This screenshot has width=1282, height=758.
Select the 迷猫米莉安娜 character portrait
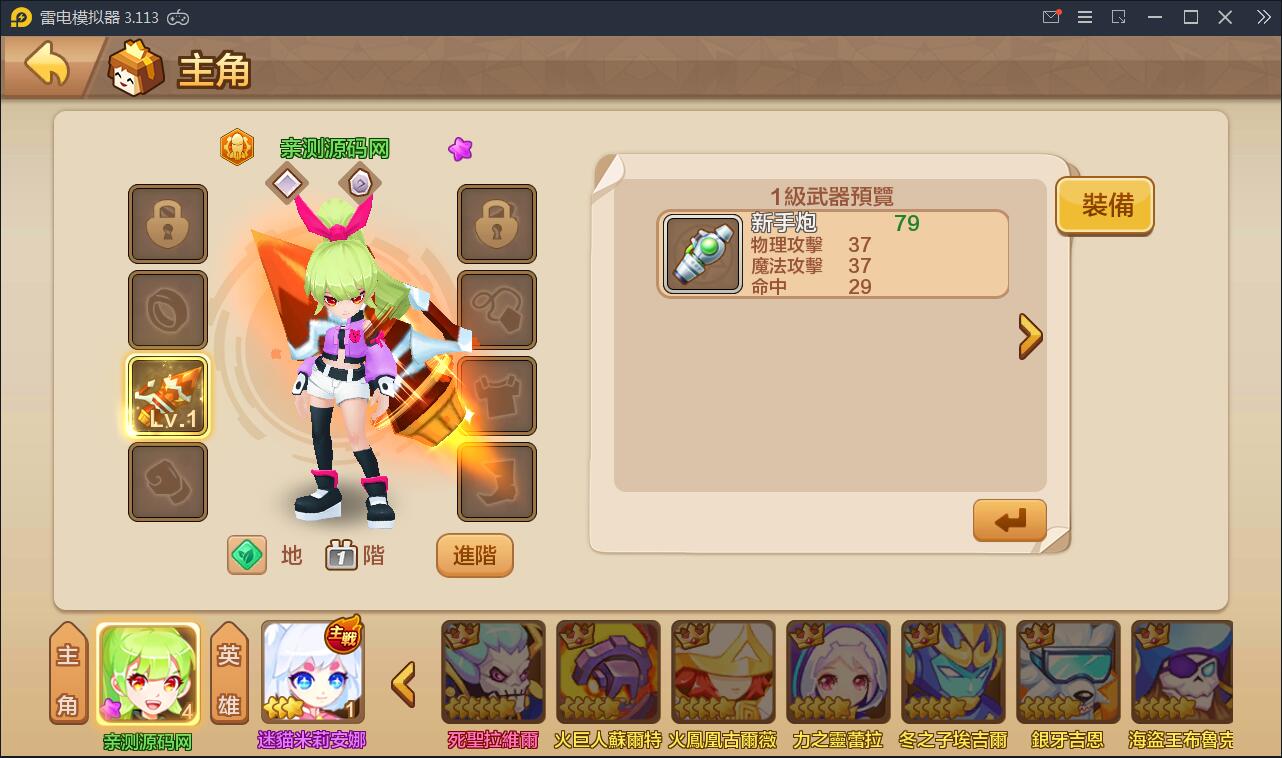pyautogui.click(x=312, y=670)
